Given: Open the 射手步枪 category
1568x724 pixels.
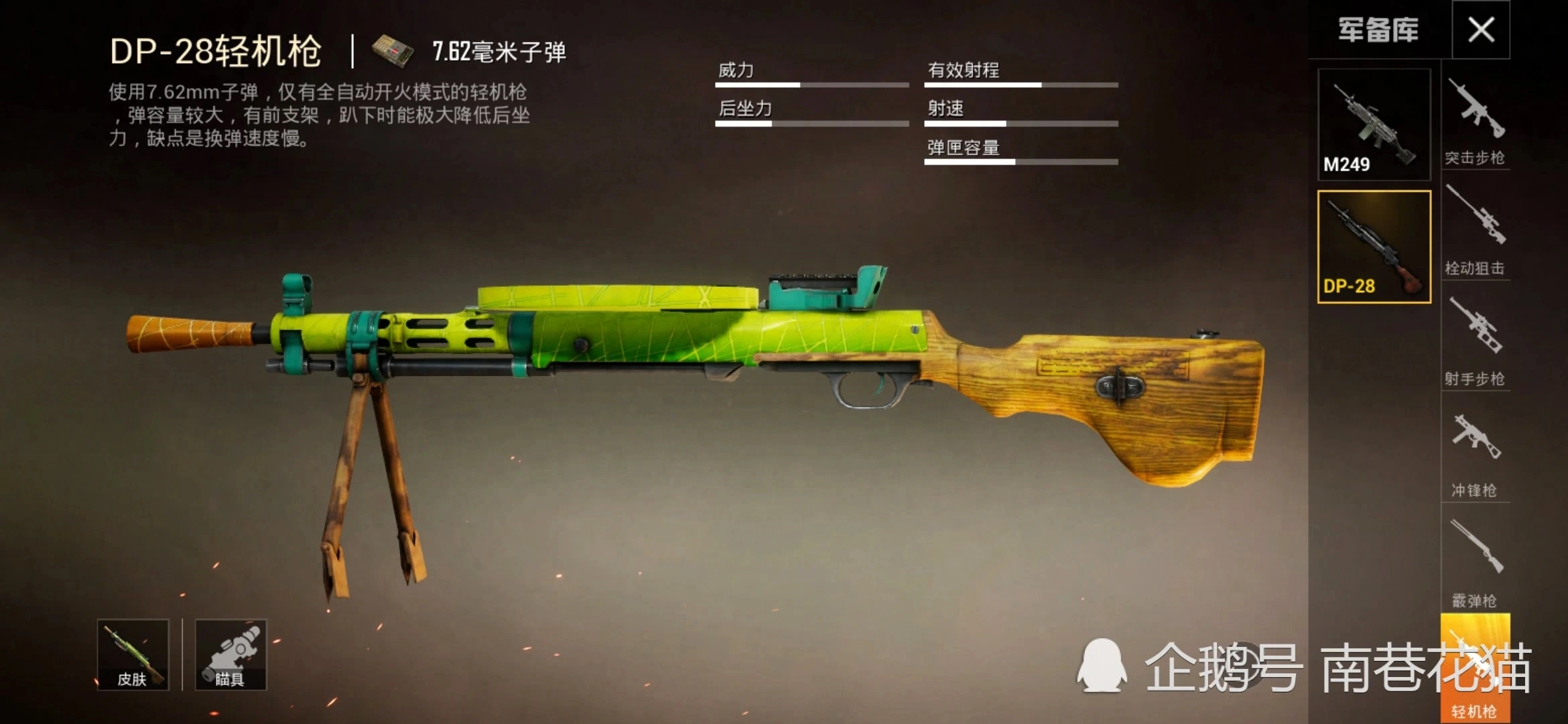Looking at the screenshot, I should [1475, 342].
